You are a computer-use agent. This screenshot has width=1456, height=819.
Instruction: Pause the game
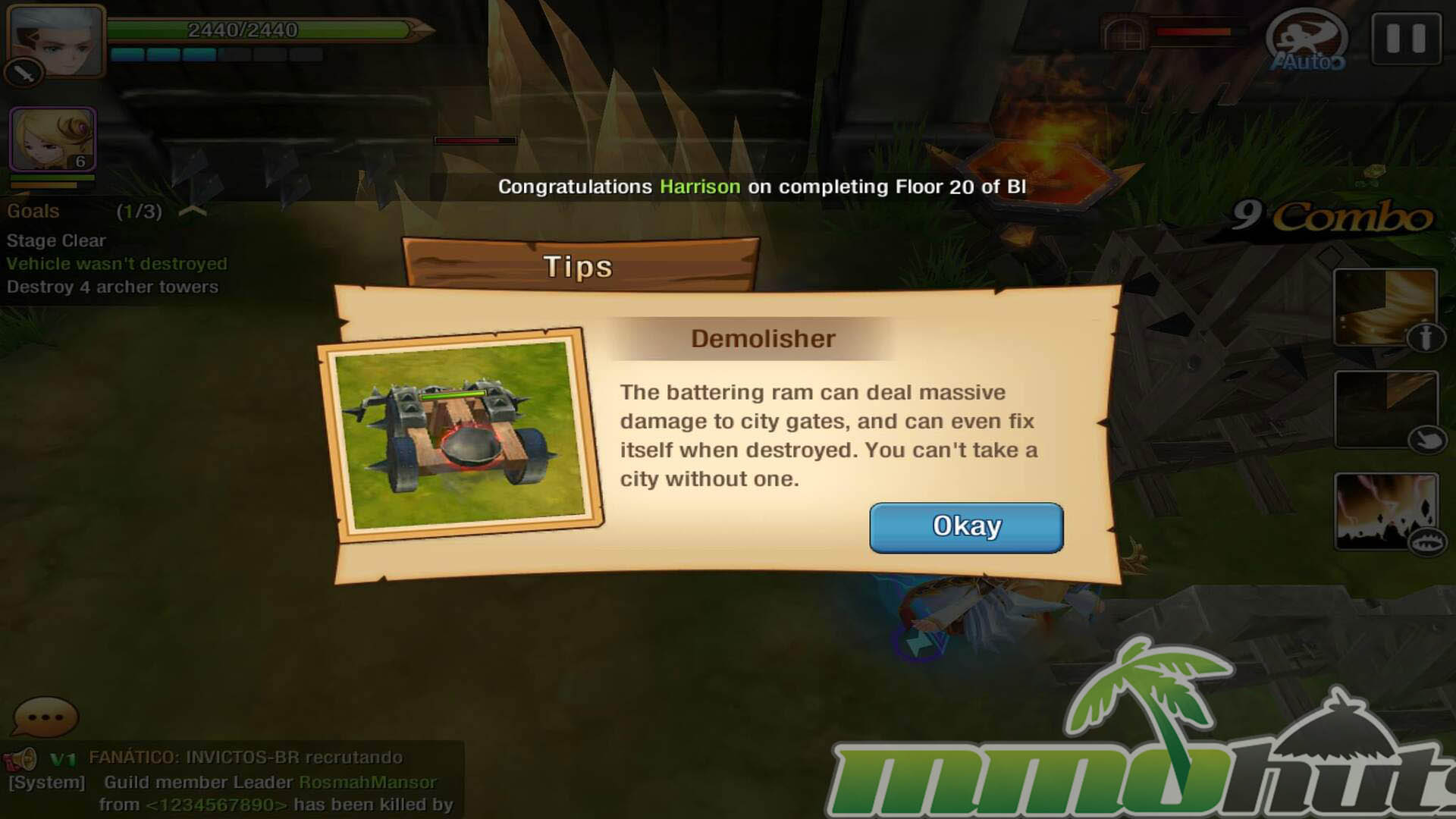pyautogui.click(x=1405, y=38)
